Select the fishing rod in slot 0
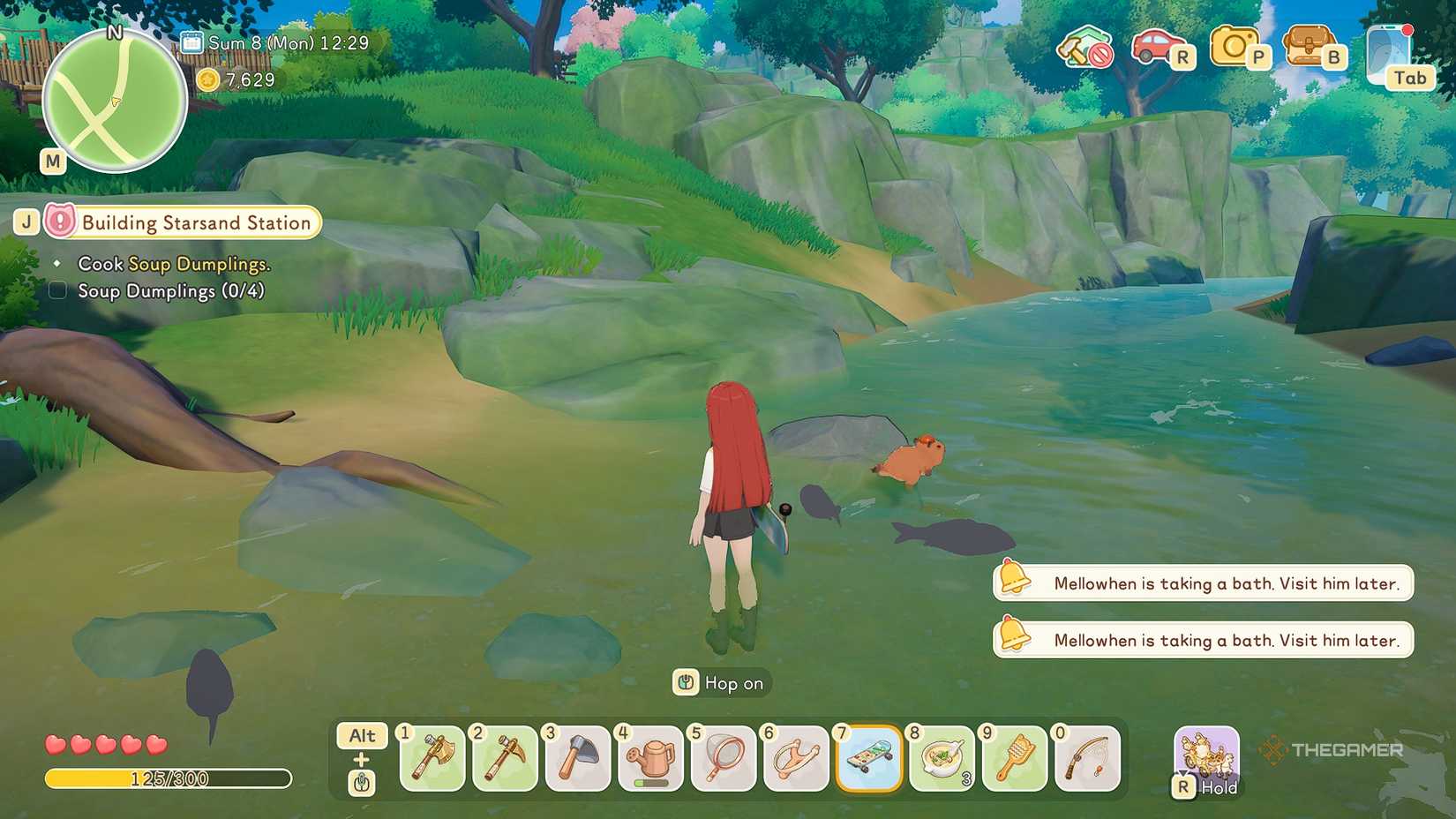Viewport: 1456px width, 819px height. pyautogui.click(x=1088, y=759)
